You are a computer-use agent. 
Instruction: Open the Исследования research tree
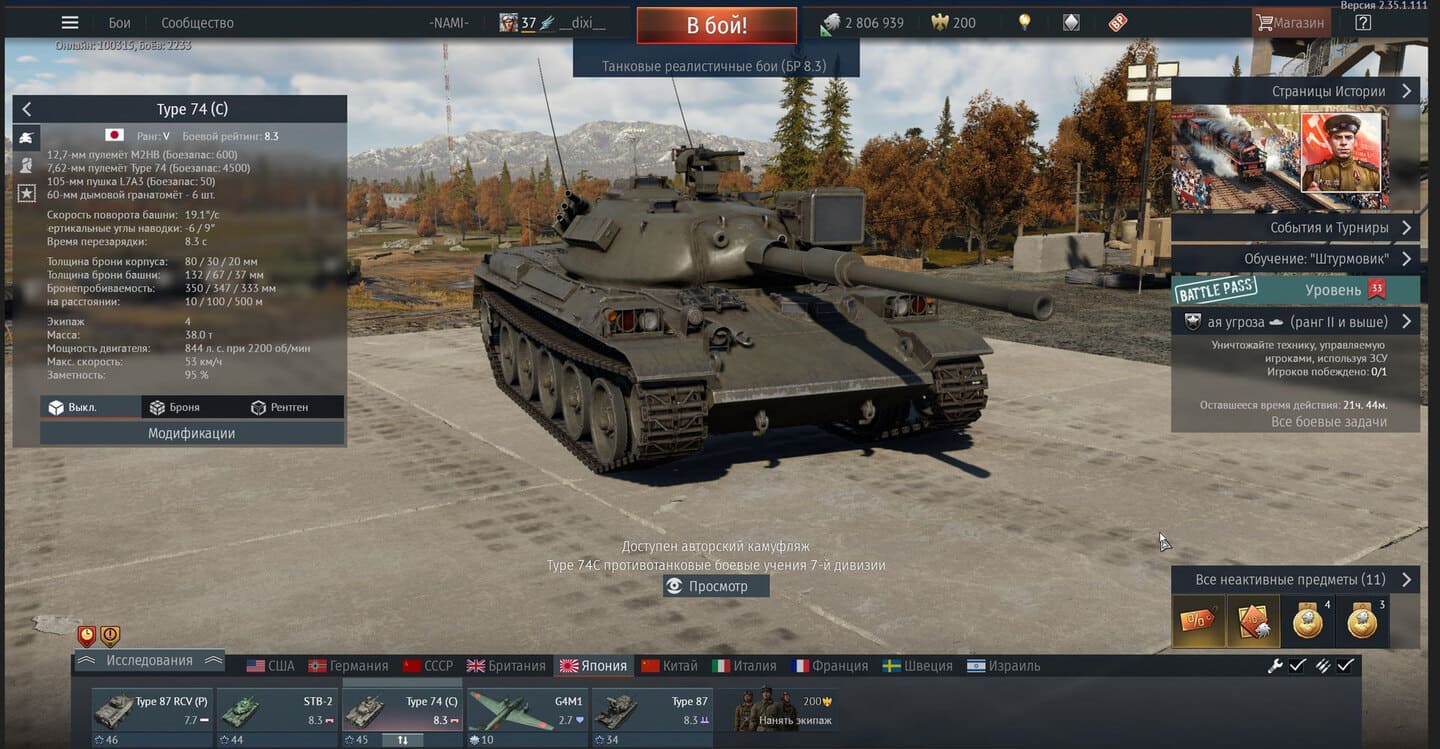[149, 661]
